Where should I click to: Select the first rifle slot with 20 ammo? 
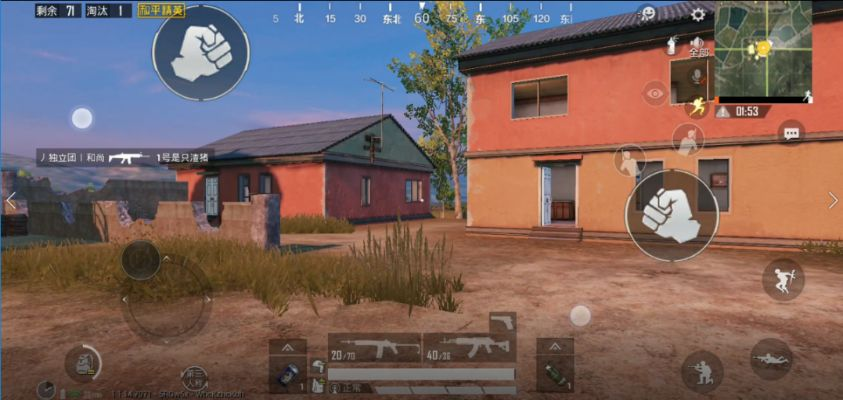click(x=375, y=348)
